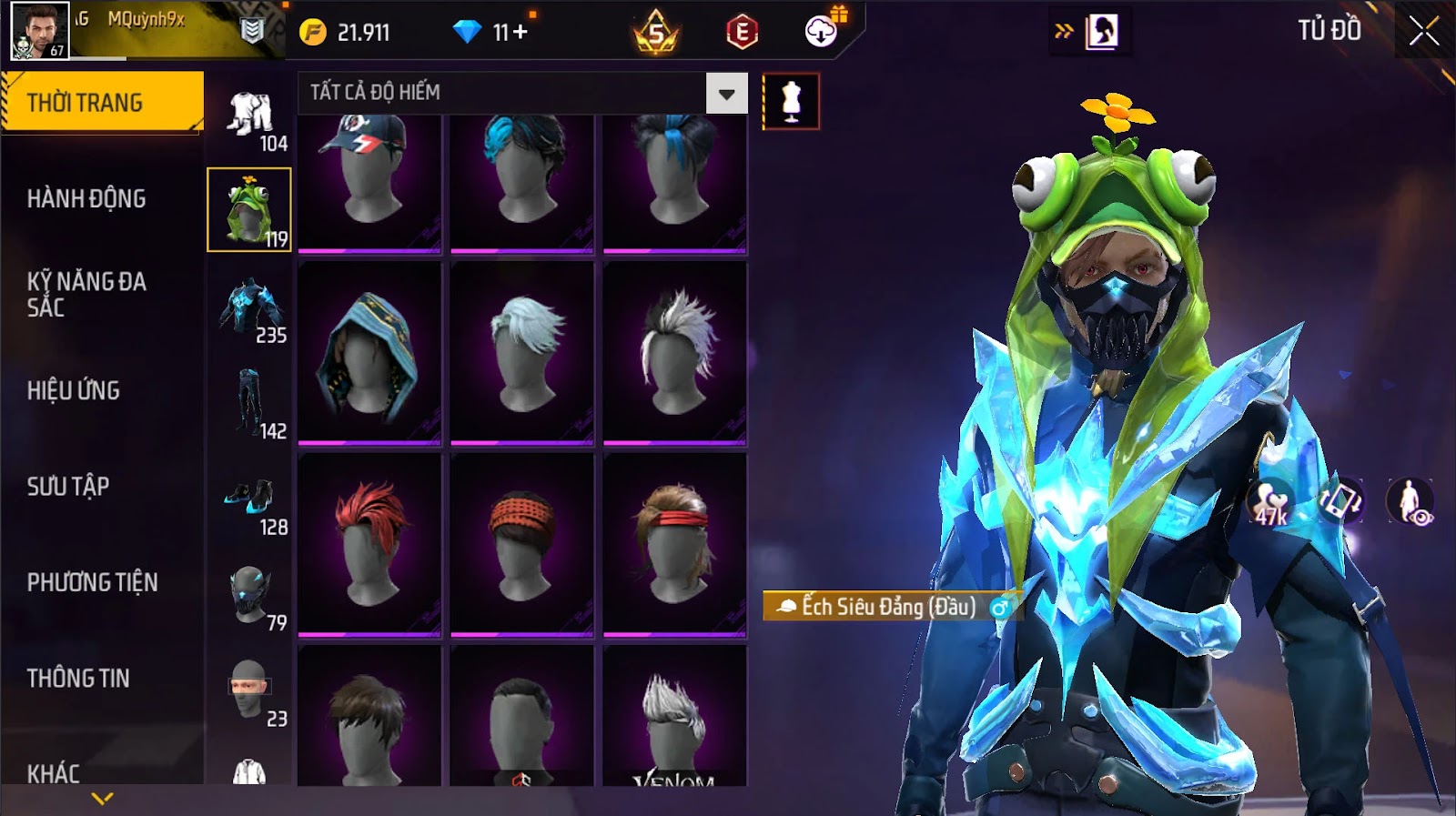Open the Hiệu Ứng section
This screenshot has height=816, width=1456.
pyautogui.click(x=74, y=390)
